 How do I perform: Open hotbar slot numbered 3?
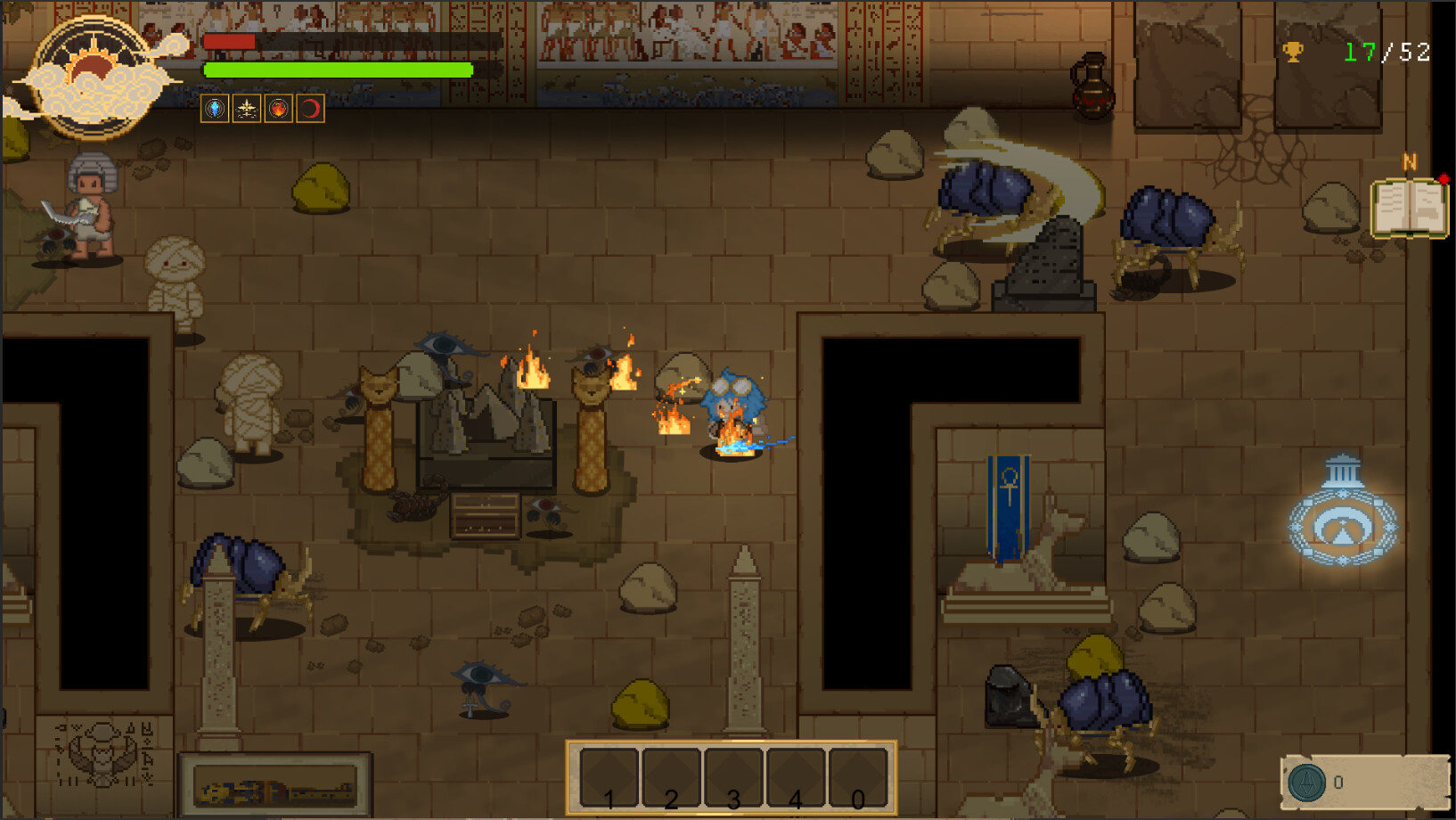[x=733, y=775]
